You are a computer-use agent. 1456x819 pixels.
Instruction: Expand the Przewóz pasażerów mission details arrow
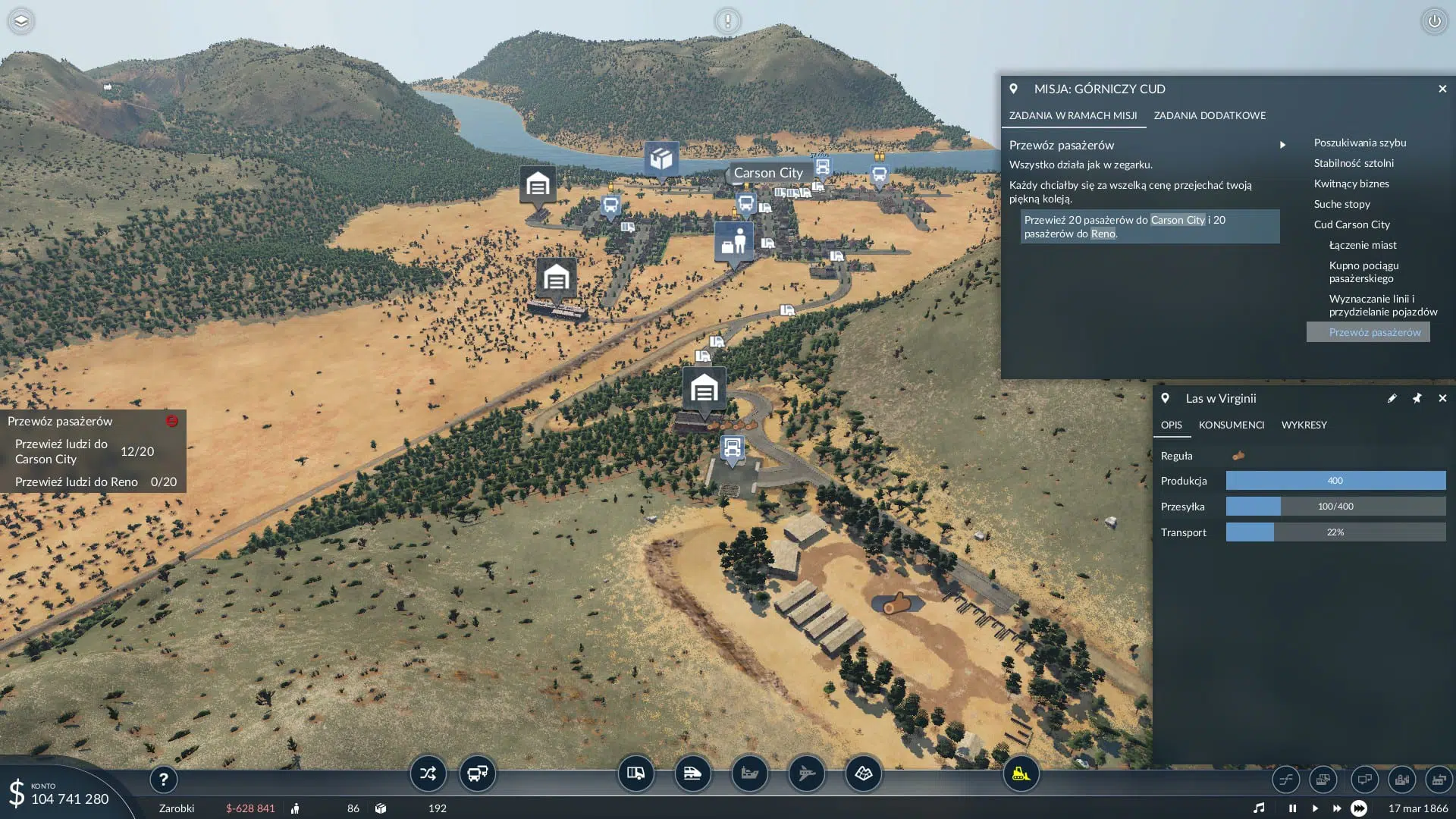click(1283, 144)
